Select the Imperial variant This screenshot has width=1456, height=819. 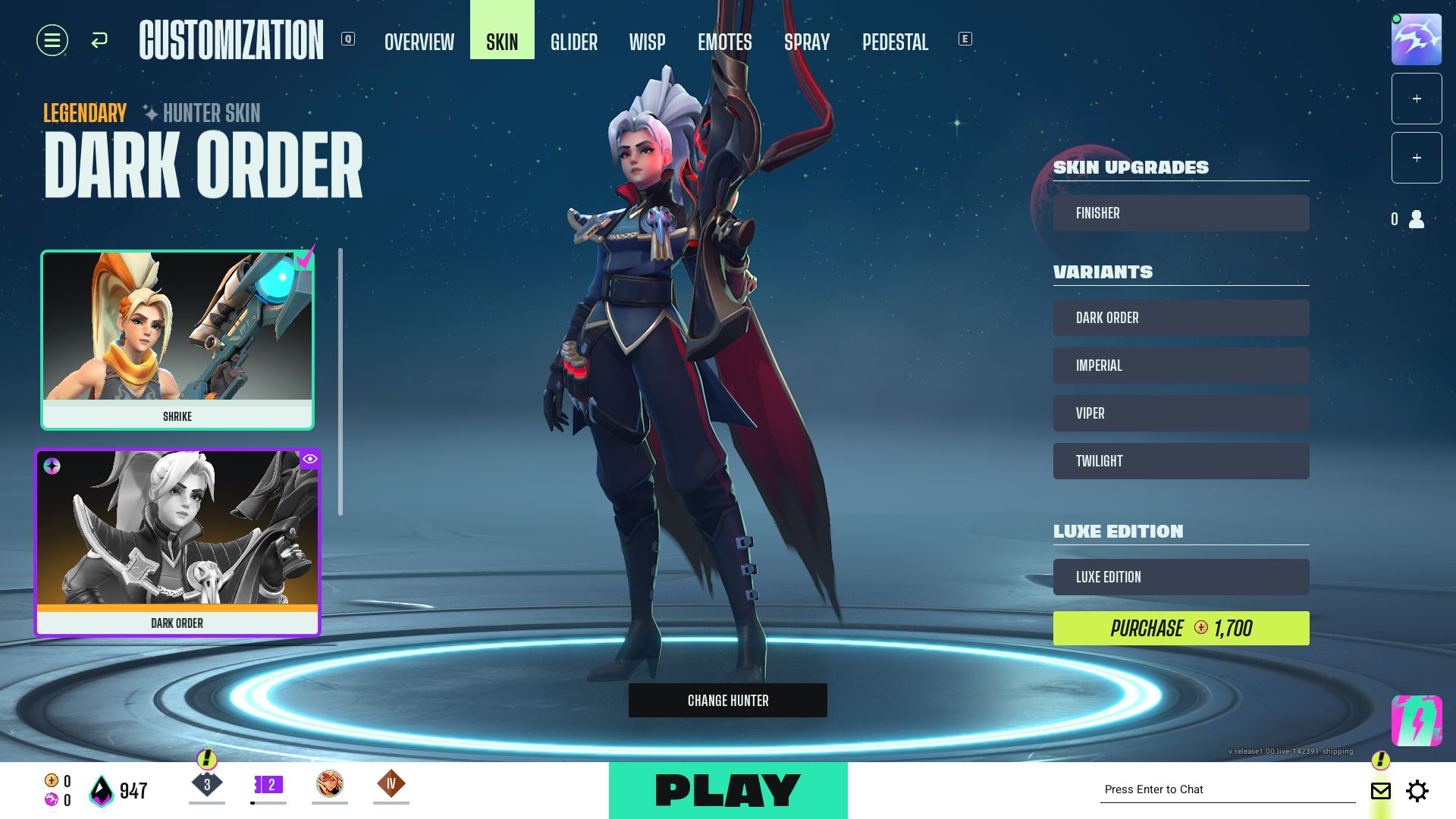pyautogui.click(x=1181, y=366)
